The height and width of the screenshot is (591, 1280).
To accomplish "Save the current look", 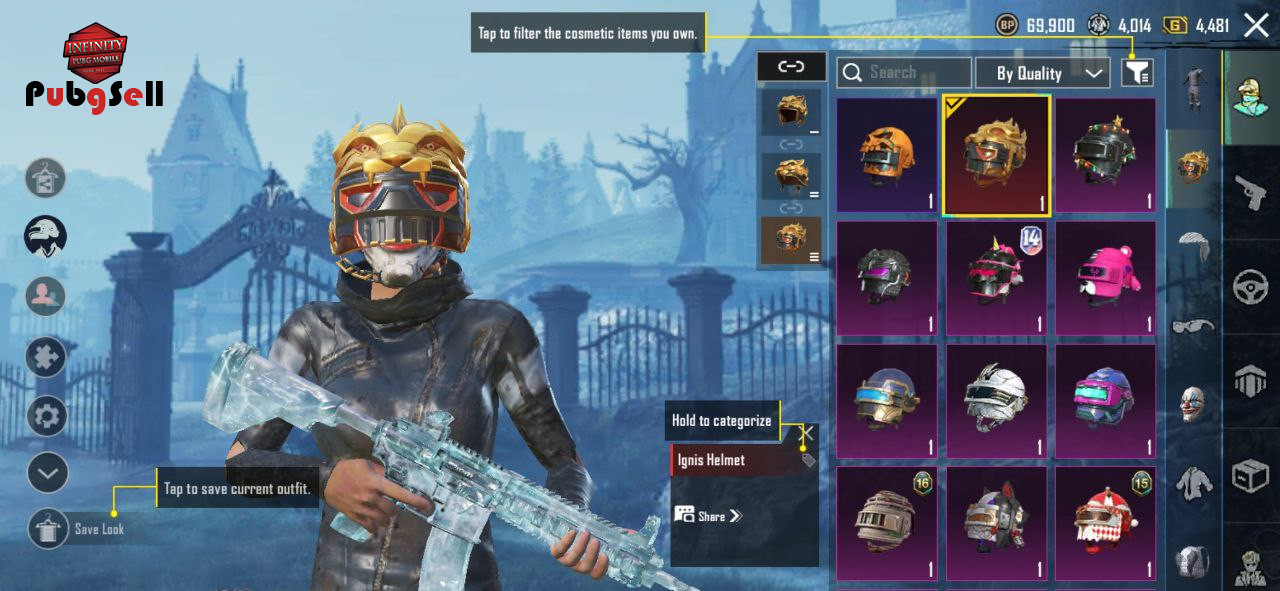I will click(x=47, y=528).
